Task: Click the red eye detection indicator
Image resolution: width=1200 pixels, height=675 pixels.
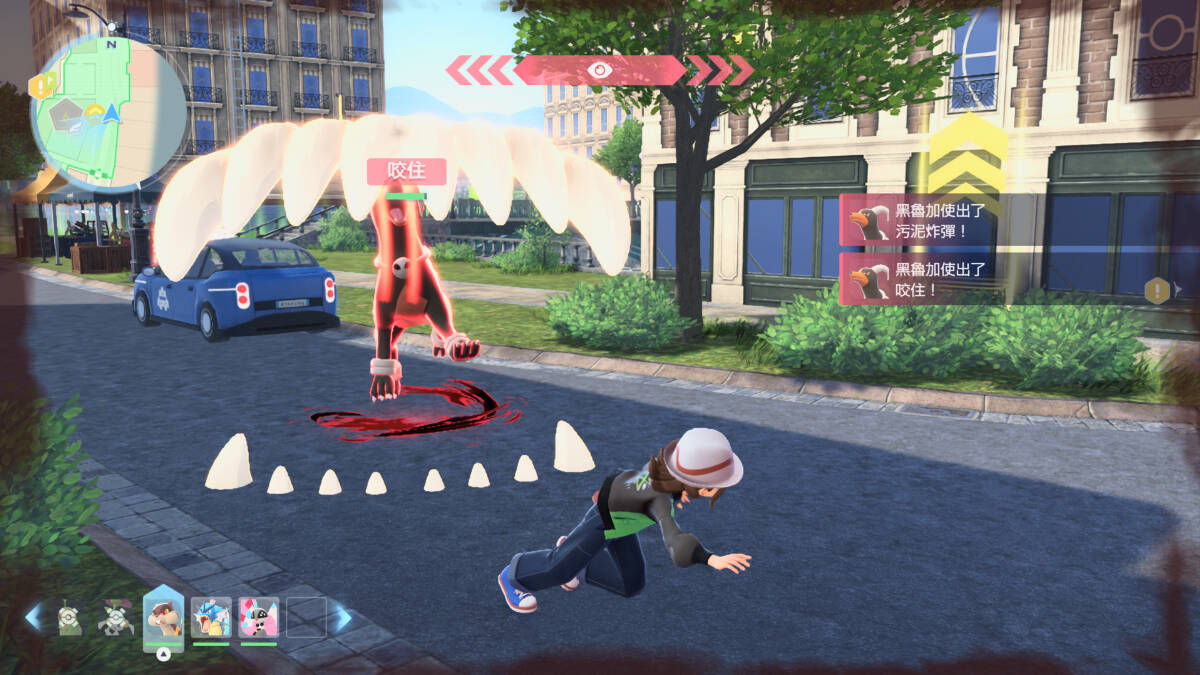Action: (x=600, y=70)
